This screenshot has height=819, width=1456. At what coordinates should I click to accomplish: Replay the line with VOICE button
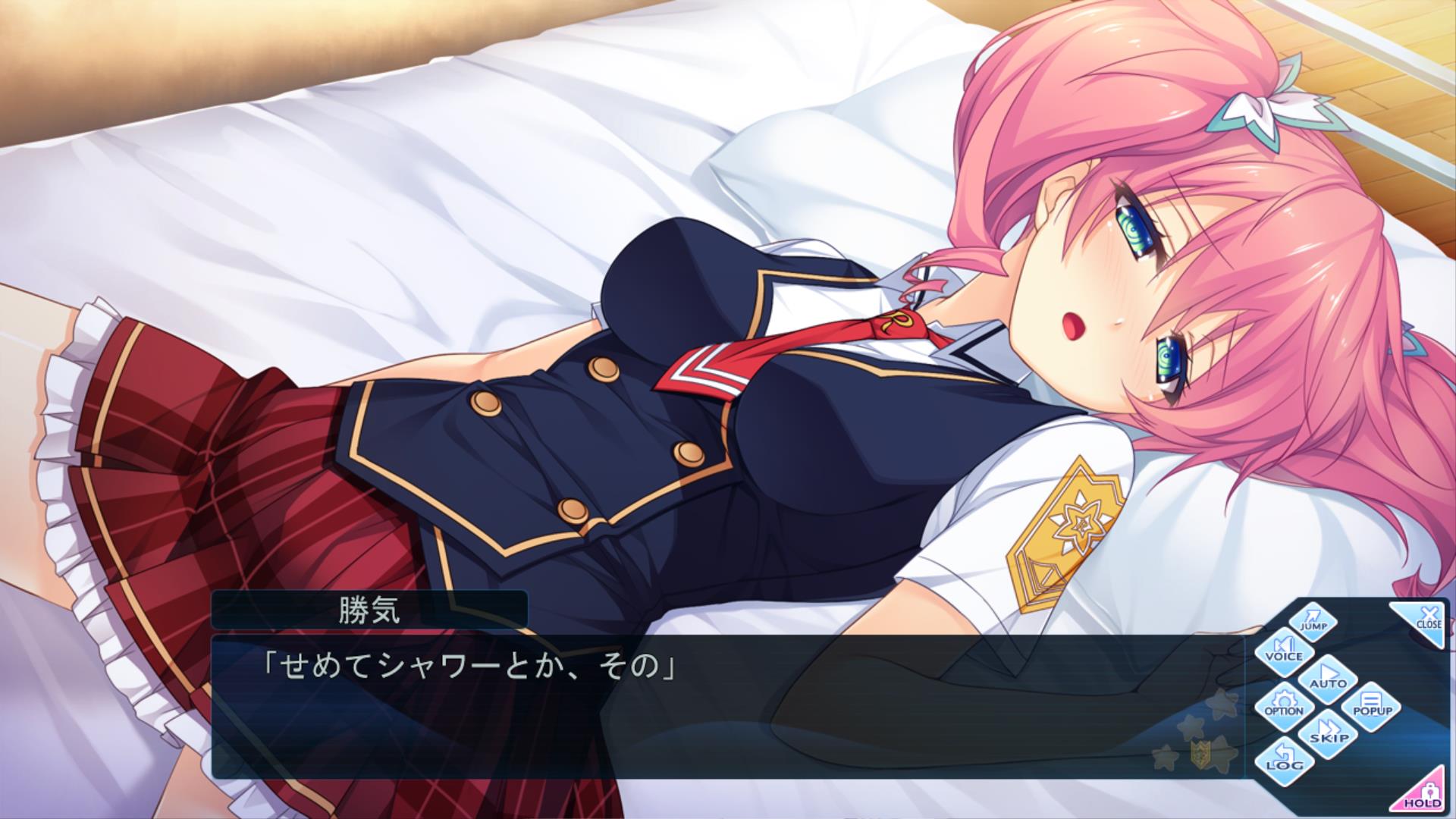[1283, 650]
